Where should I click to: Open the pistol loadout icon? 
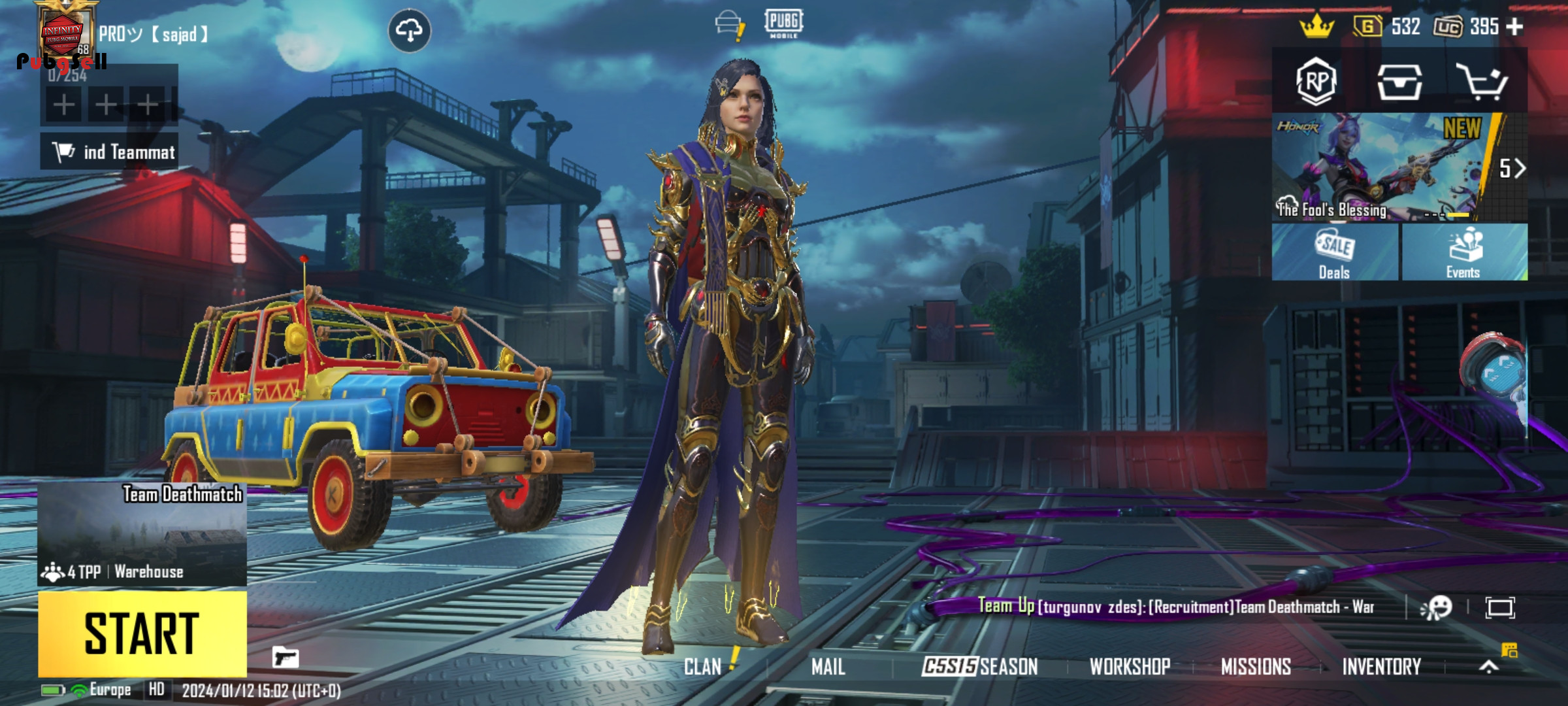[x=286, y=657]
